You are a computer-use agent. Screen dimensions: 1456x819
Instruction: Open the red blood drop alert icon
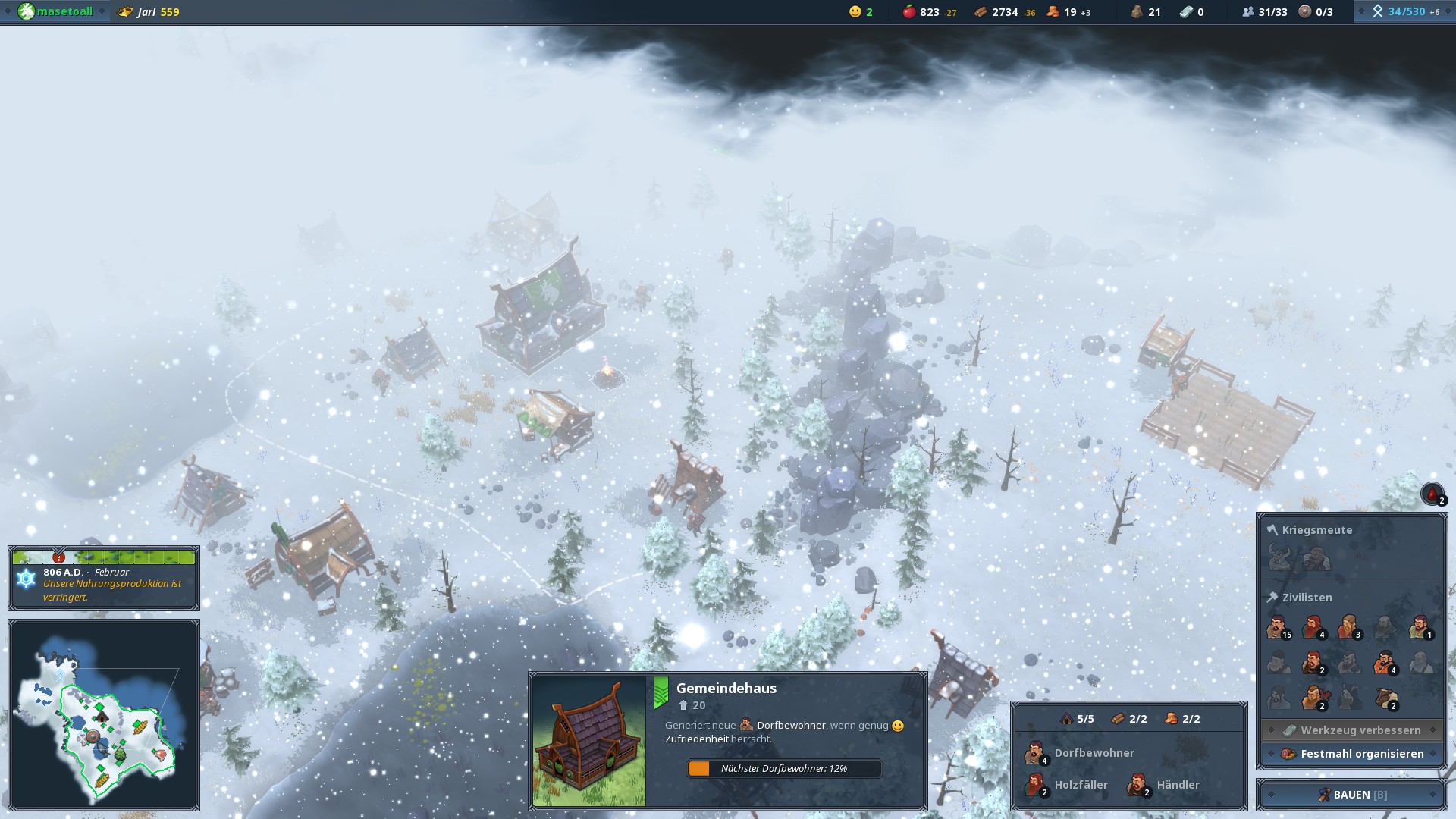[x=1432, y=494]
